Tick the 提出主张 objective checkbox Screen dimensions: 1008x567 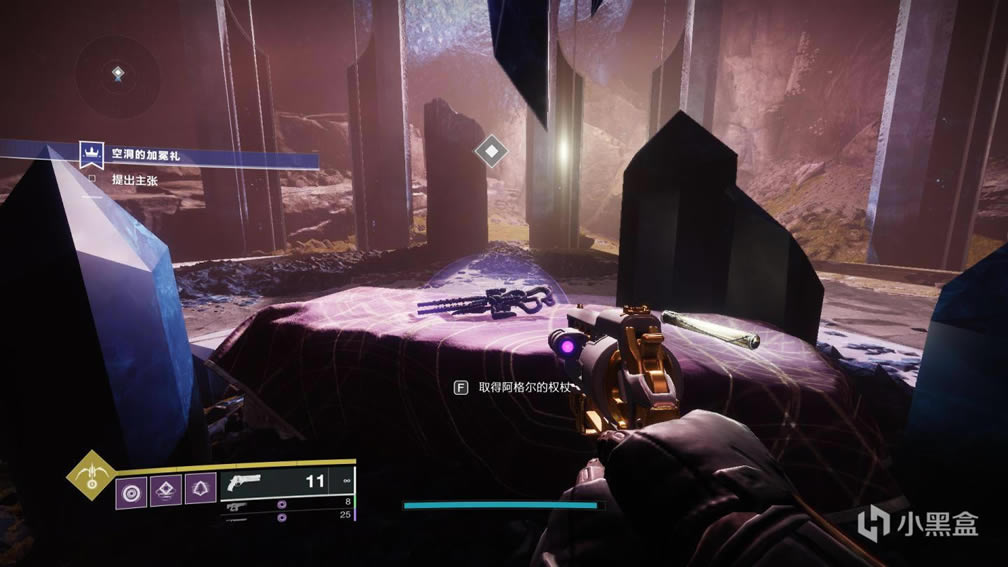[x=93, y=179]
